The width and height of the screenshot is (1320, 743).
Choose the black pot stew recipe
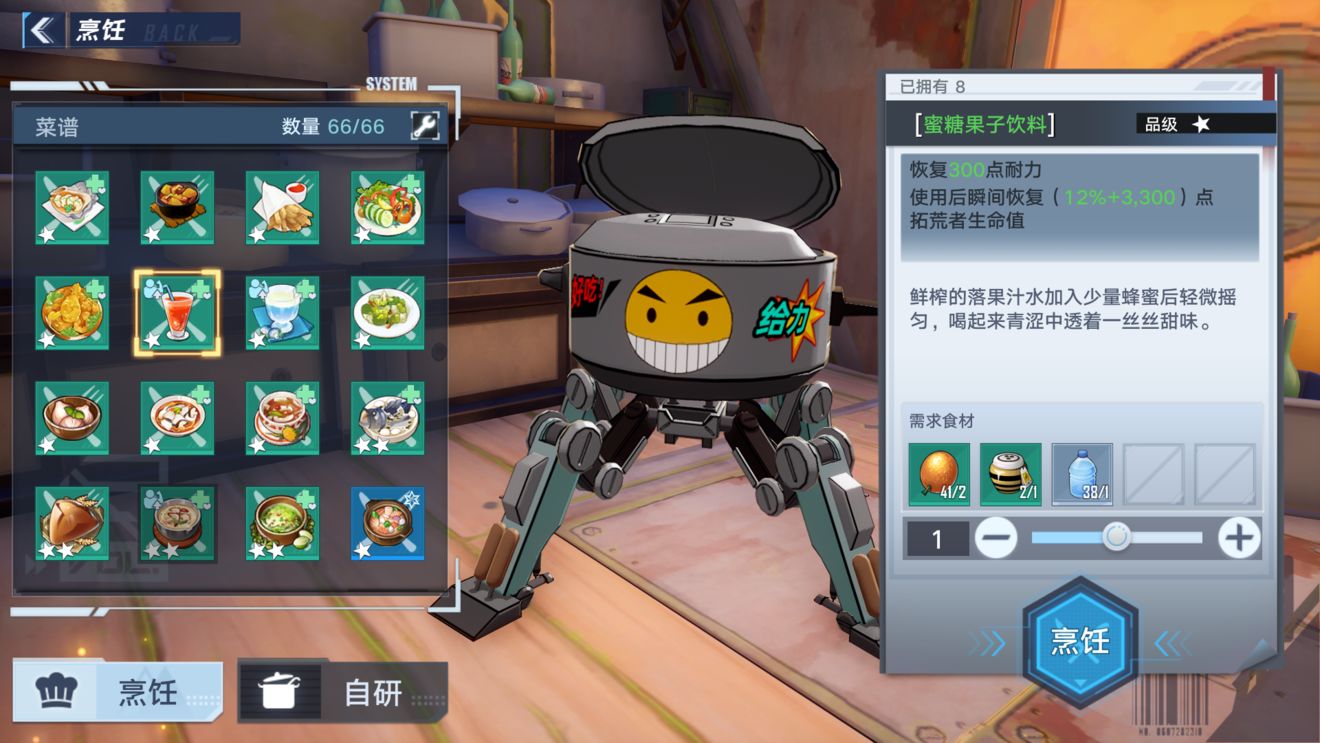click(177, 207)
